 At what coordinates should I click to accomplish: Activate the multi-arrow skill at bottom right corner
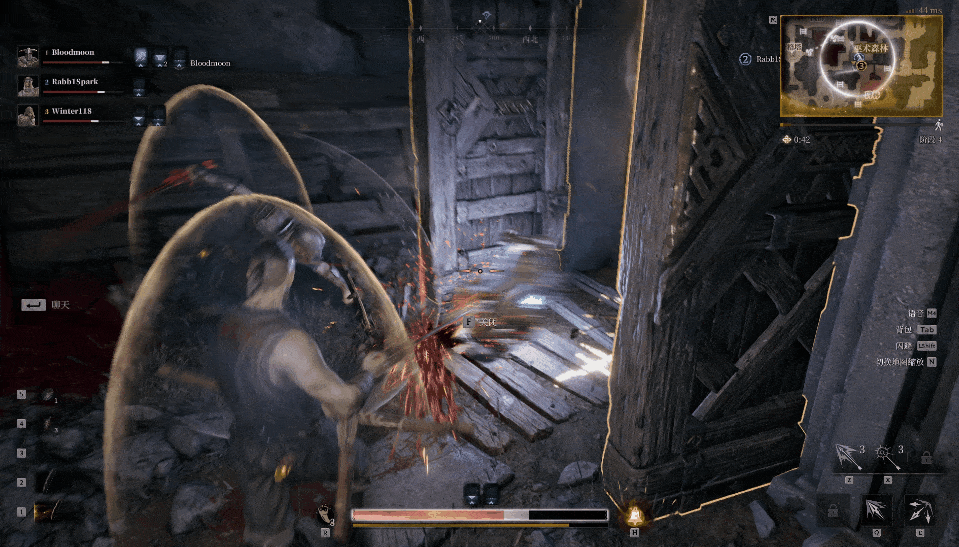coord(919,511)
